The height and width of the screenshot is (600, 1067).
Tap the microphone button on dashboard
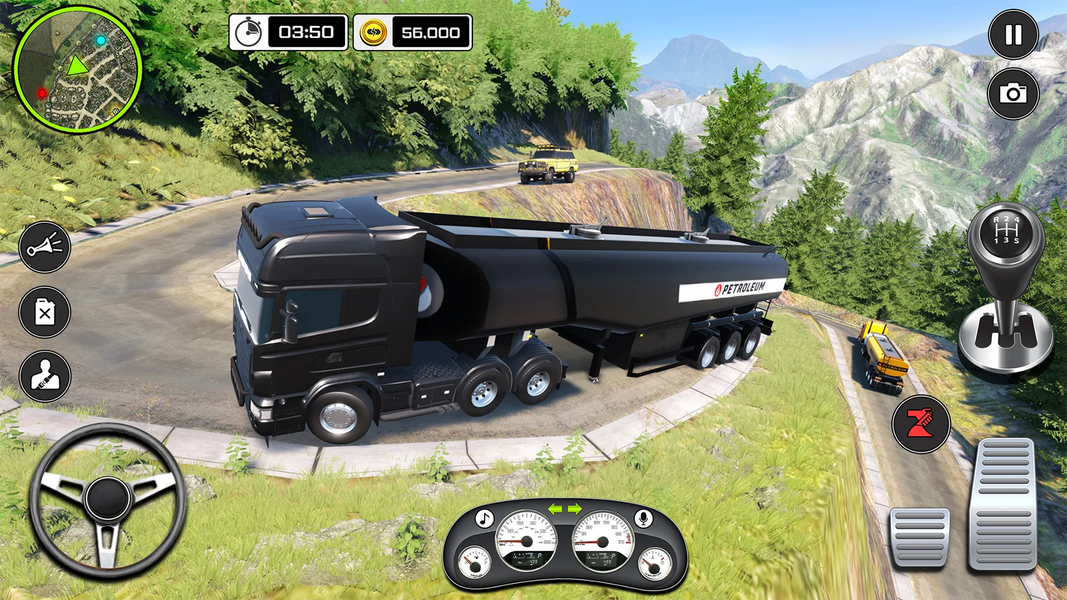point(644,518)
